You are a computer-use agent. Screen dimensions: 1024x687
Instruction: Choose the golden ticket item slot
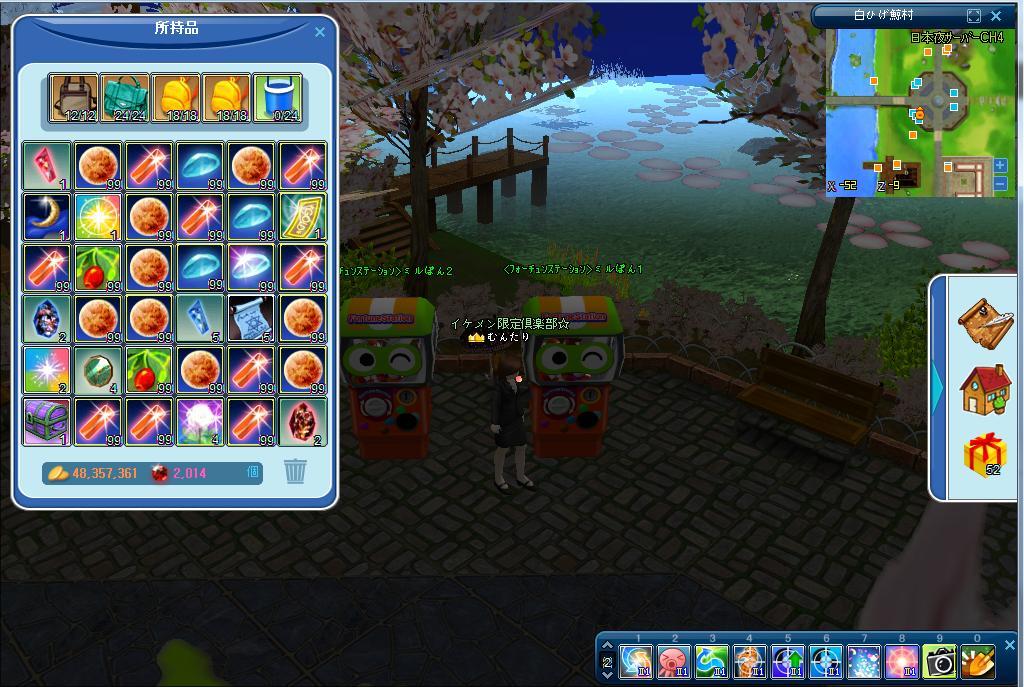click(x=302, y=217)
